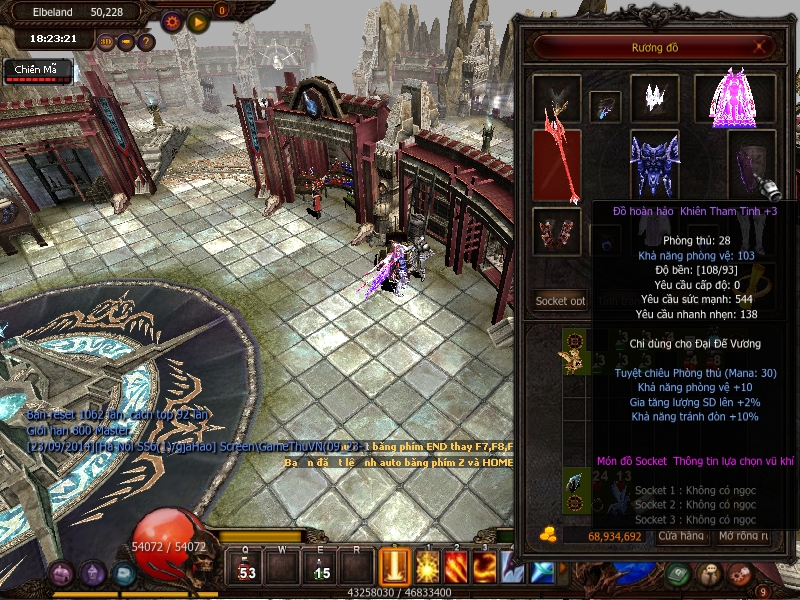The height and width of the screenshot is (600, 800).
Task: Click the gloves equipment slot
Action: click(555, 230)
